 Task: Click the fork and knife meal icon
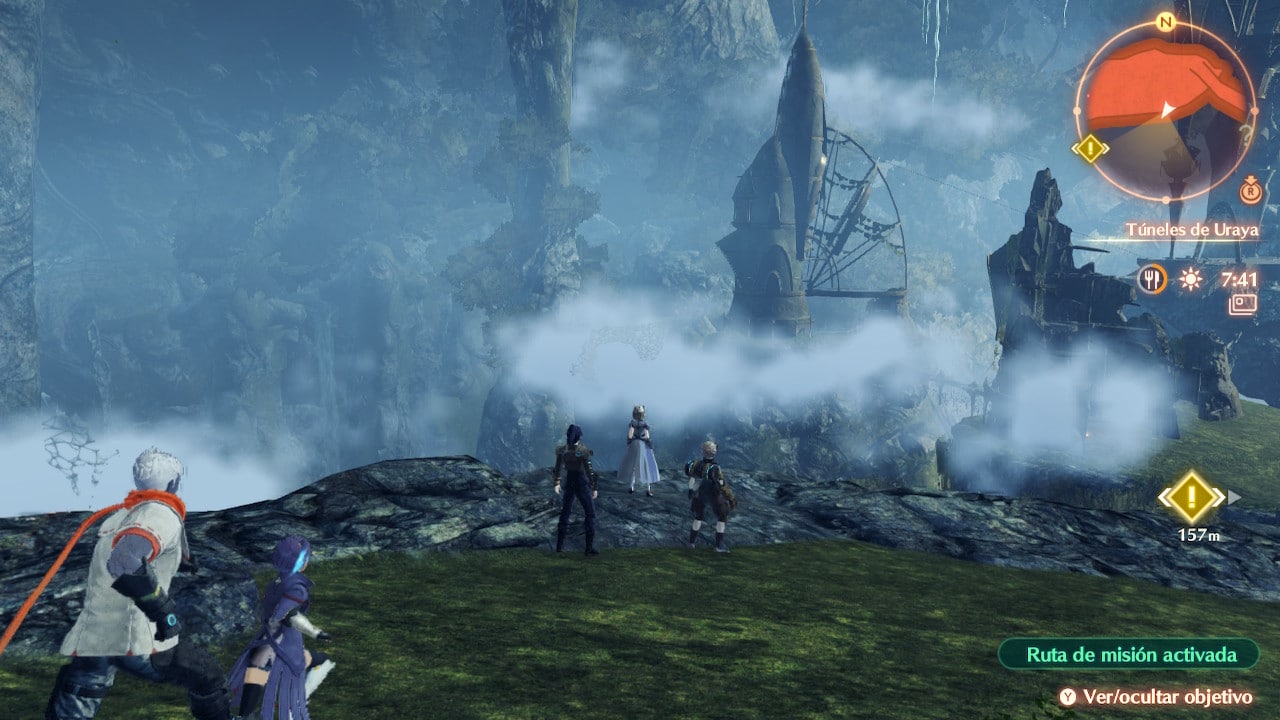1152,279
